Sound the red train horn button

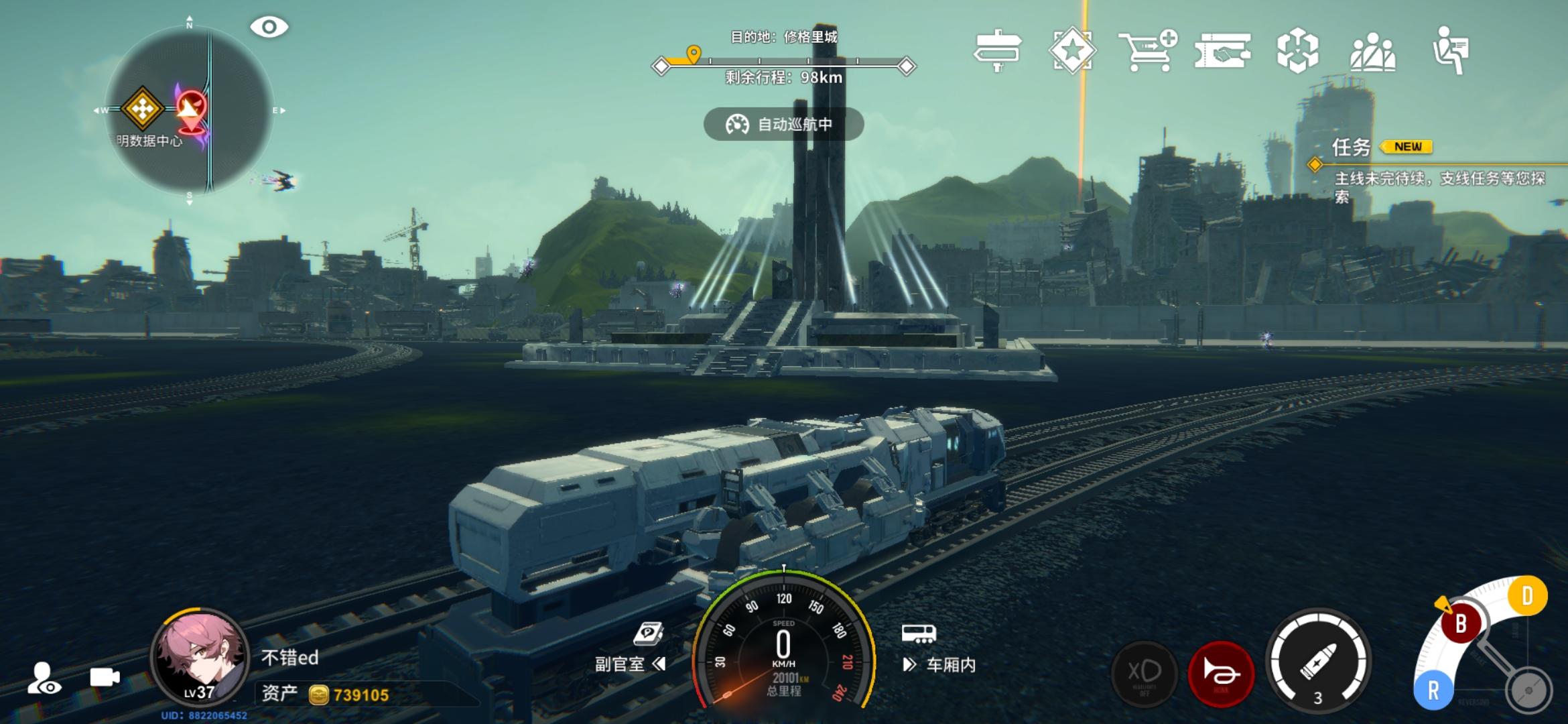[1221, 674]
